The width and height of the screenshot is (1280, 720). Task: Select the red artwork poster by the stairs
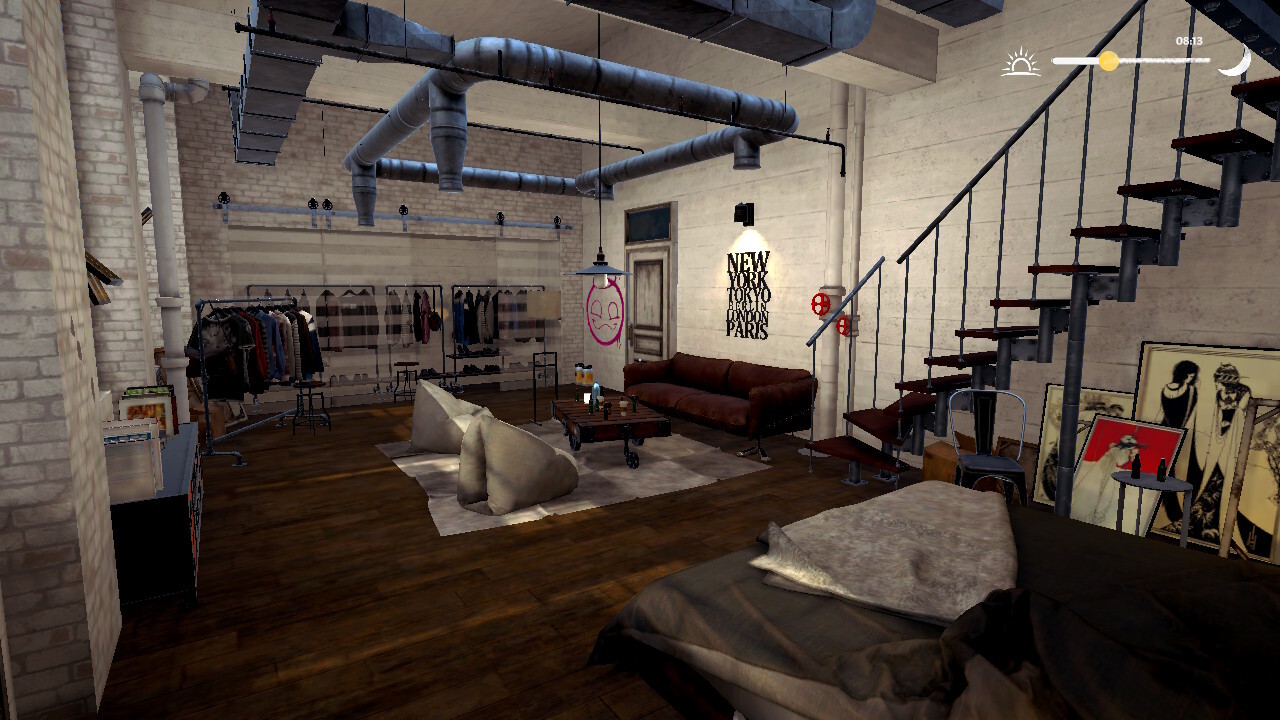(x=1125, y=440)
